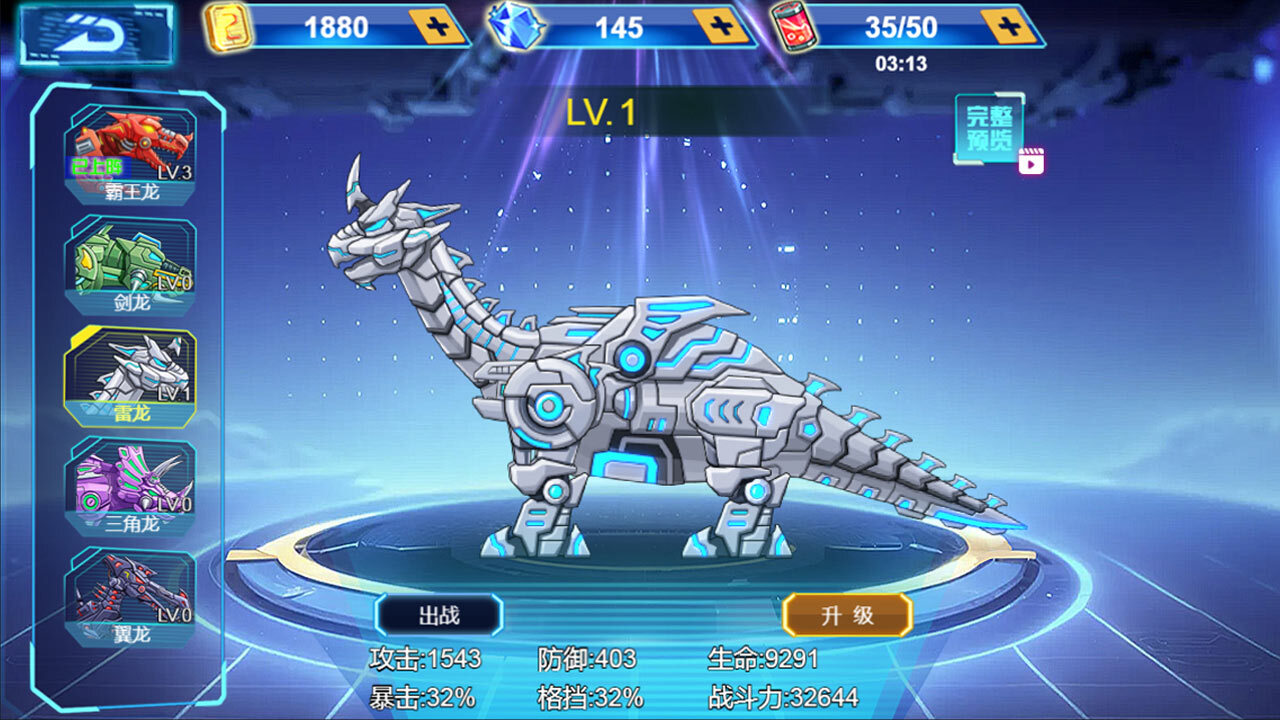Image resolution: width=1280 pixels, height=720 pixels.
Task: Pick the purple 三角龙 dinosaur tile
Action: coord(131,487)
